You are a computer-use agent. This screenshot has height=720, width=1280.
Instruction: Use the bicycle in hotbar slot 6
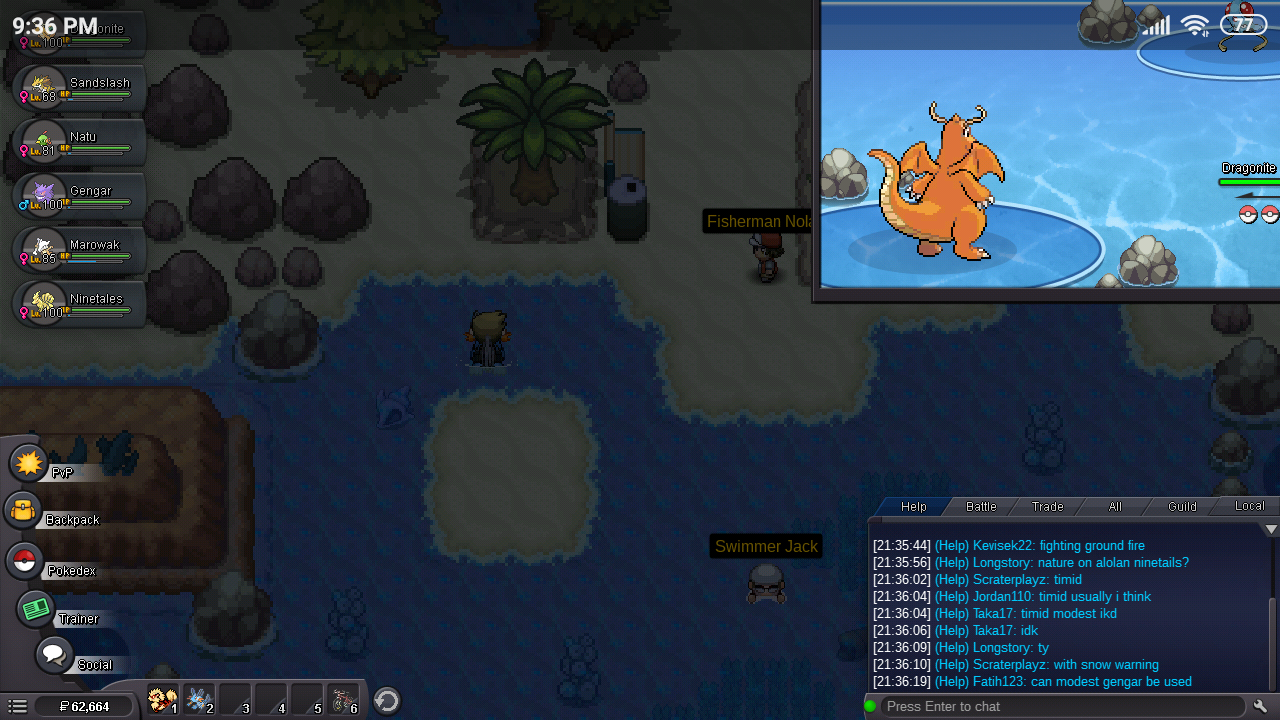344,700
